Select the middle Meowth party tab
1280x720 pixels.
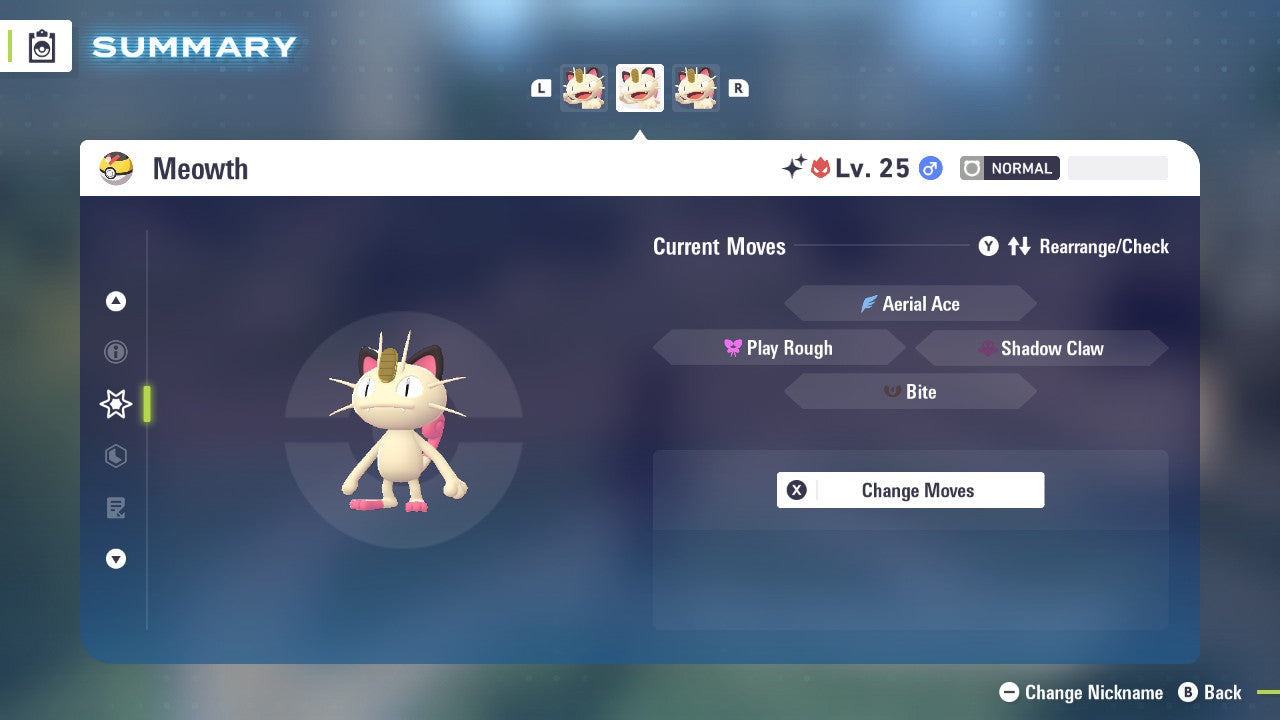640,88
